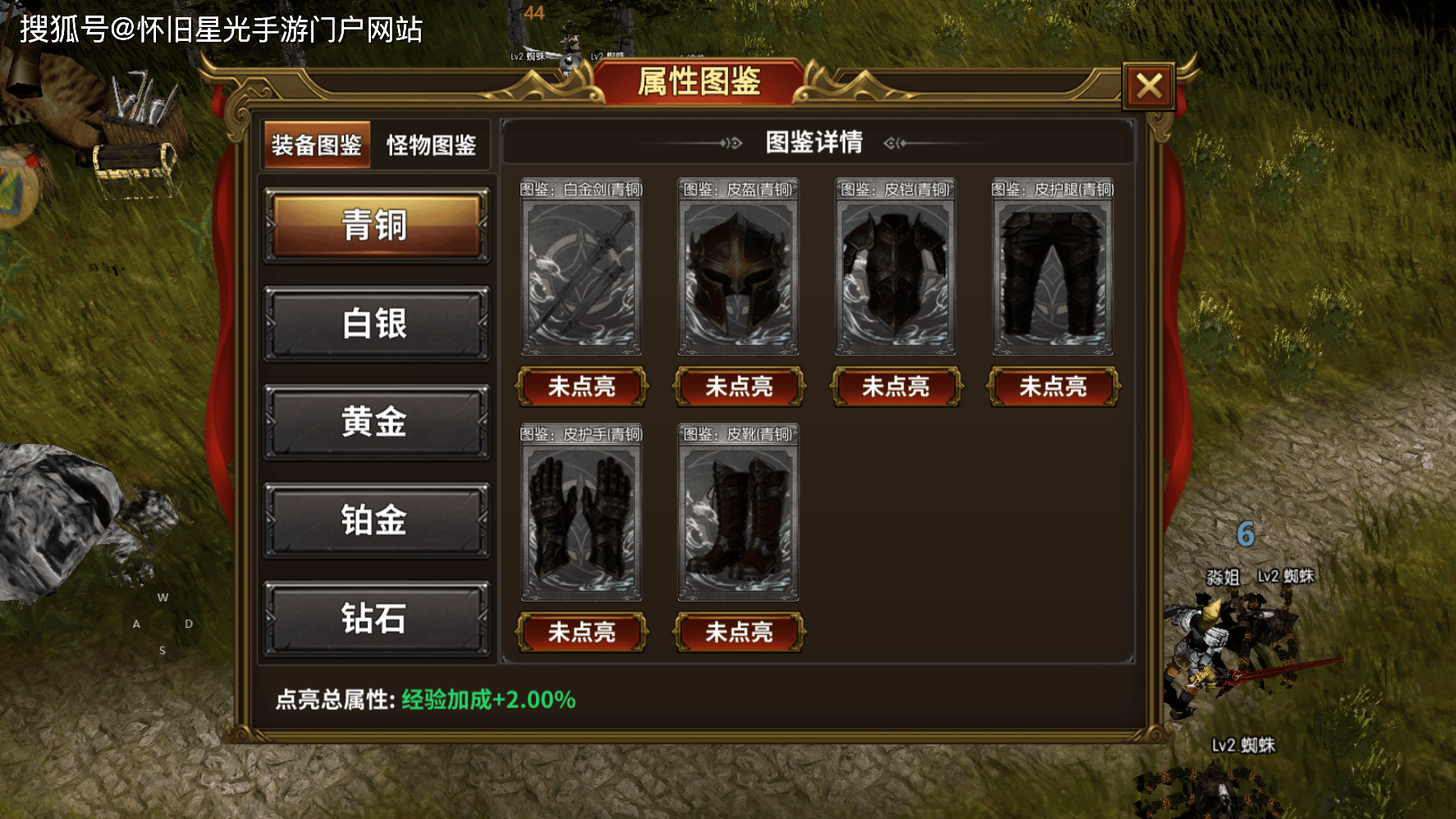Expand the 黄金 quality listing
The width and height of the screenshot is (1456, 819).
(376, 423)
